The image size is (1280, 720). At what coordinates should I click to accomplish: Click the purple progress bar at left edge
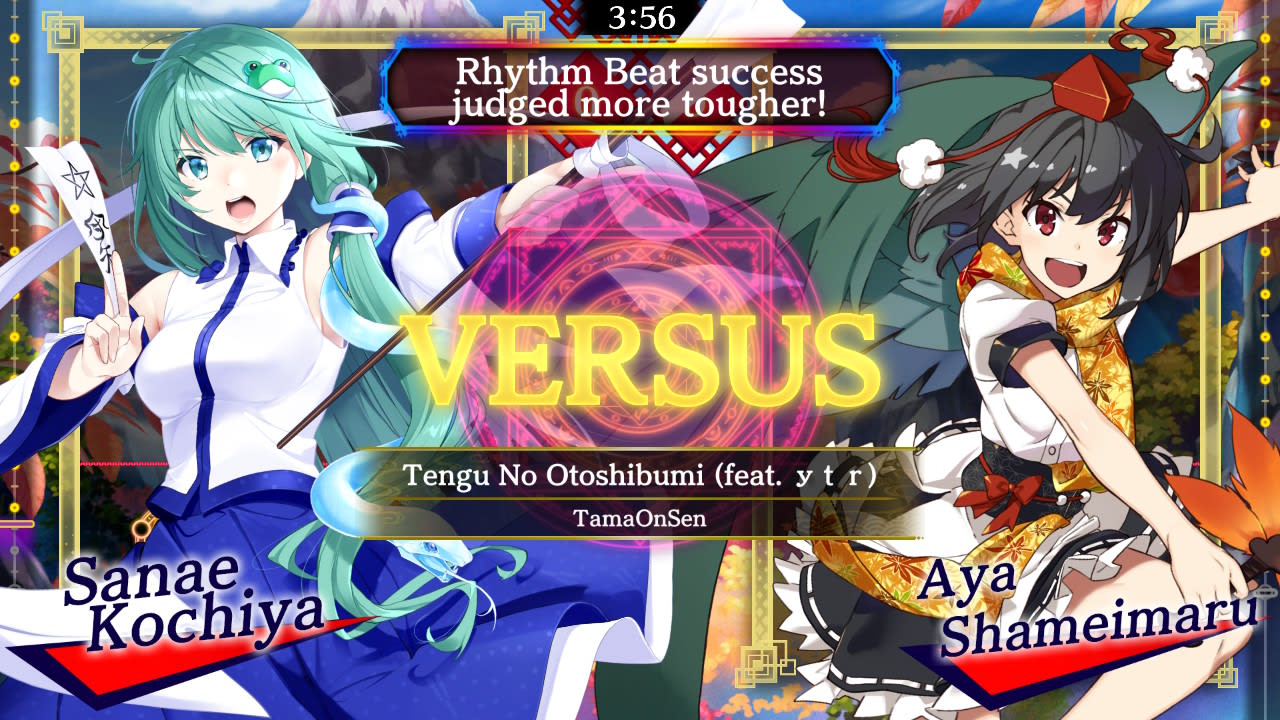pyautogui.click(x=16, y=523)
